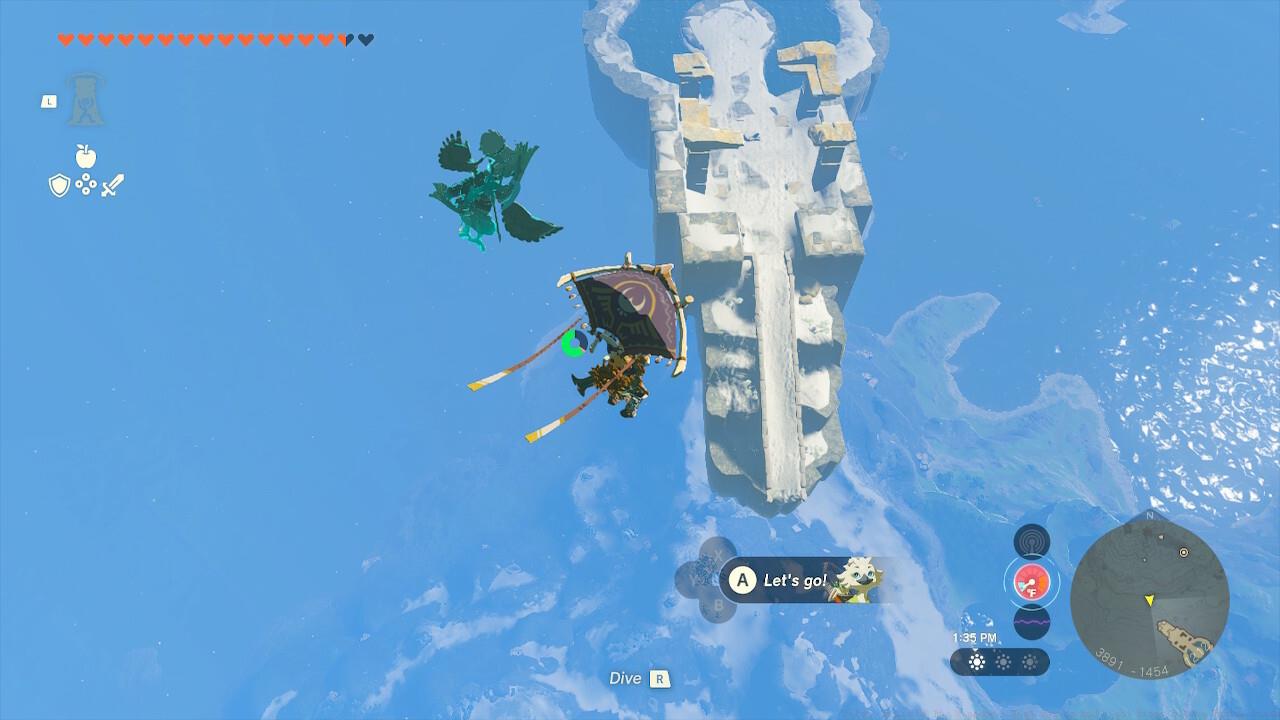This screenshot has height=720, width=1280.
Task: Click the leftmost bright sun weather forecast icon
Action: [x=977, y=662]
